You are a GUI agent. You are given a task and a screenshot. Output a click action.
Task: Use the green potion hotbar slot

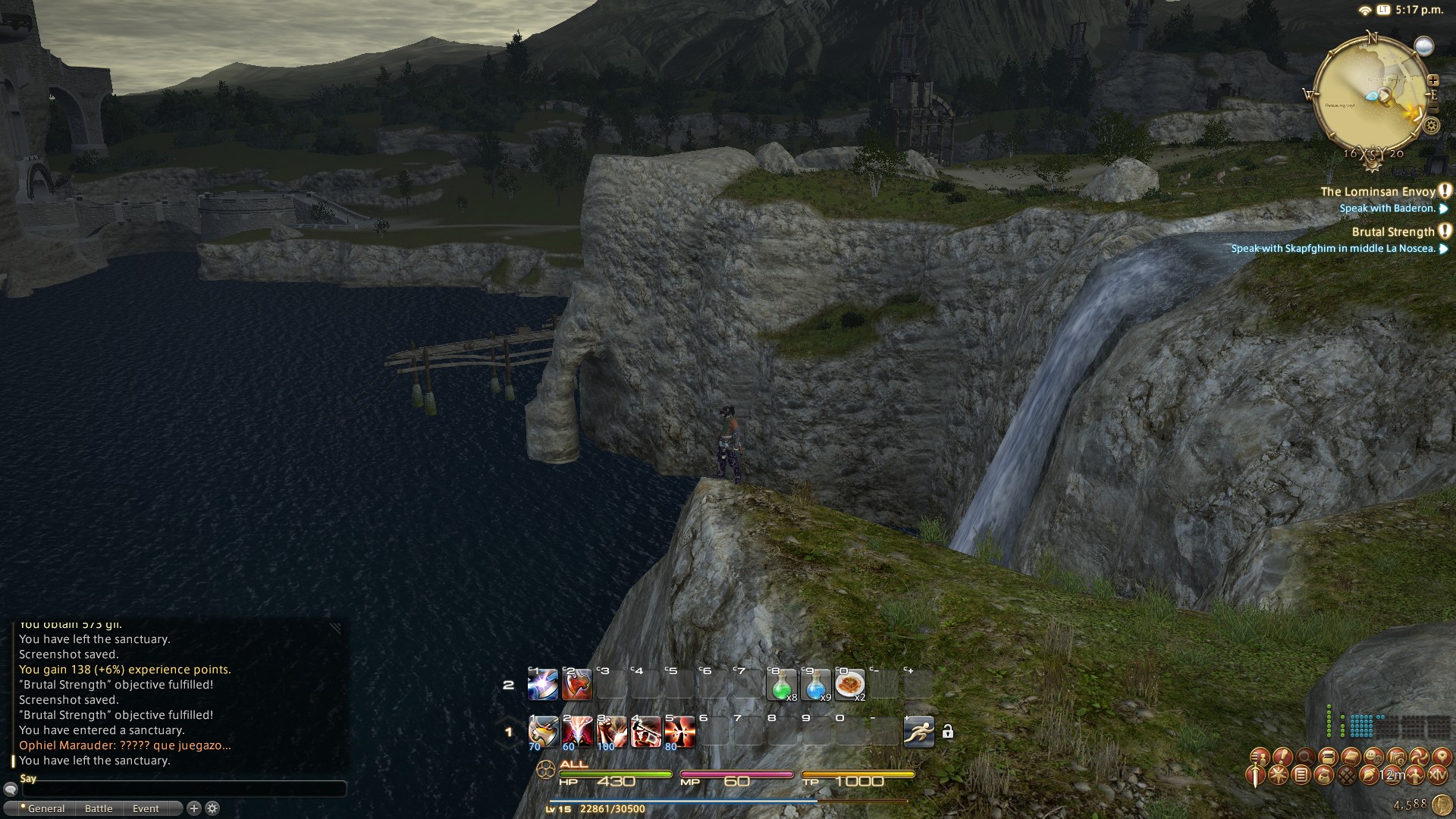781,685
